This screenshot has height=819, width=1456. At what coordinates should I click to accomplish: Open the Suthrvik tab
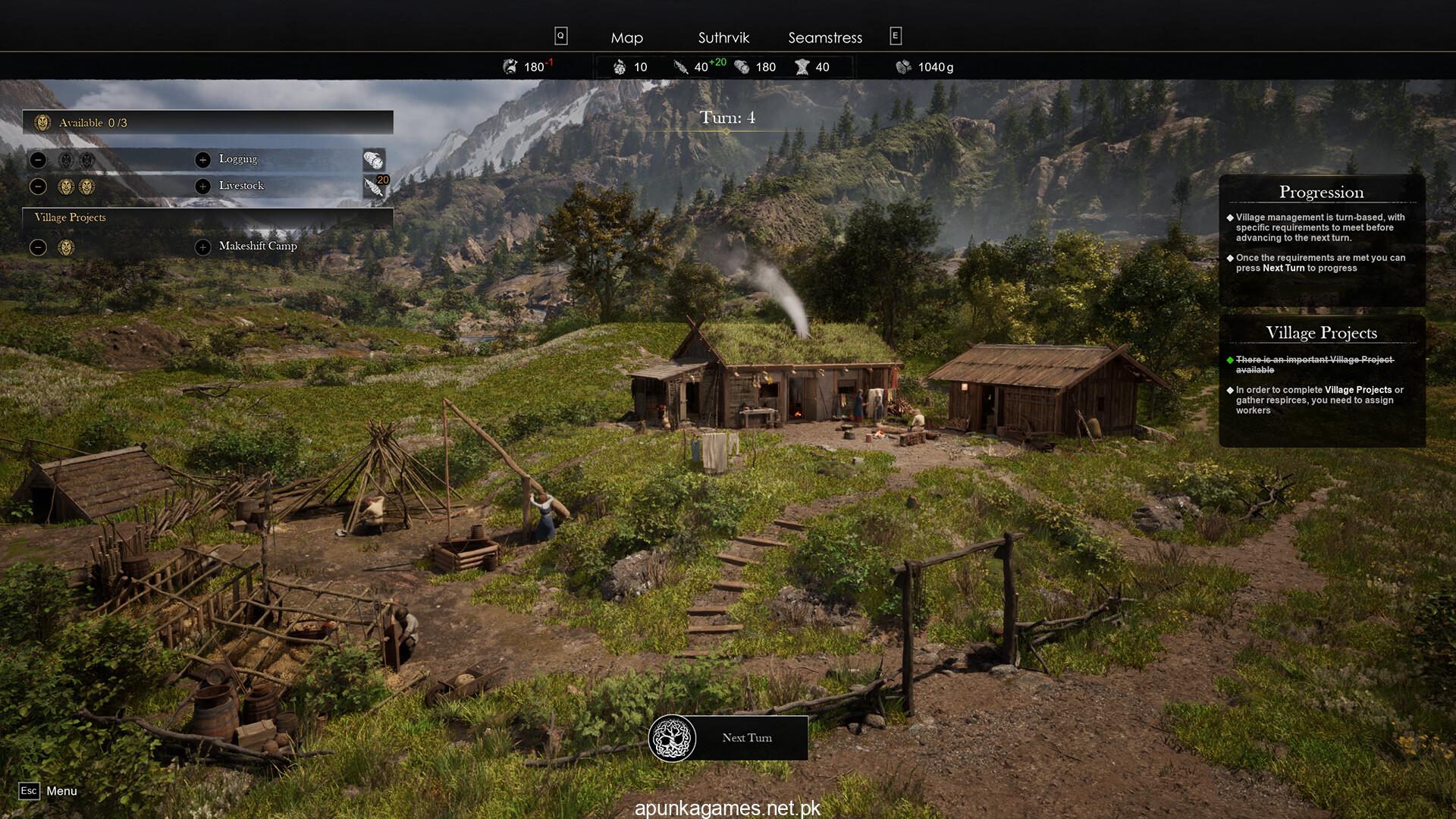pos(723,38)
